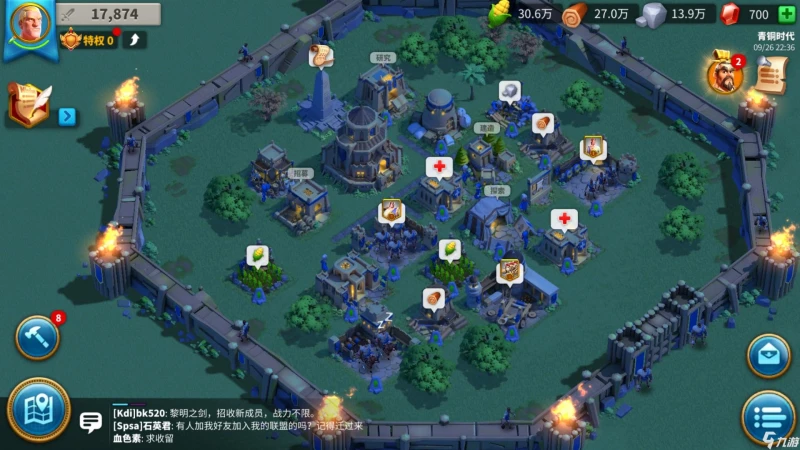Viewport: 800px width, 450px height.
Task: Tap the up-arrow icon beside 特权
Action: (135, 40)
